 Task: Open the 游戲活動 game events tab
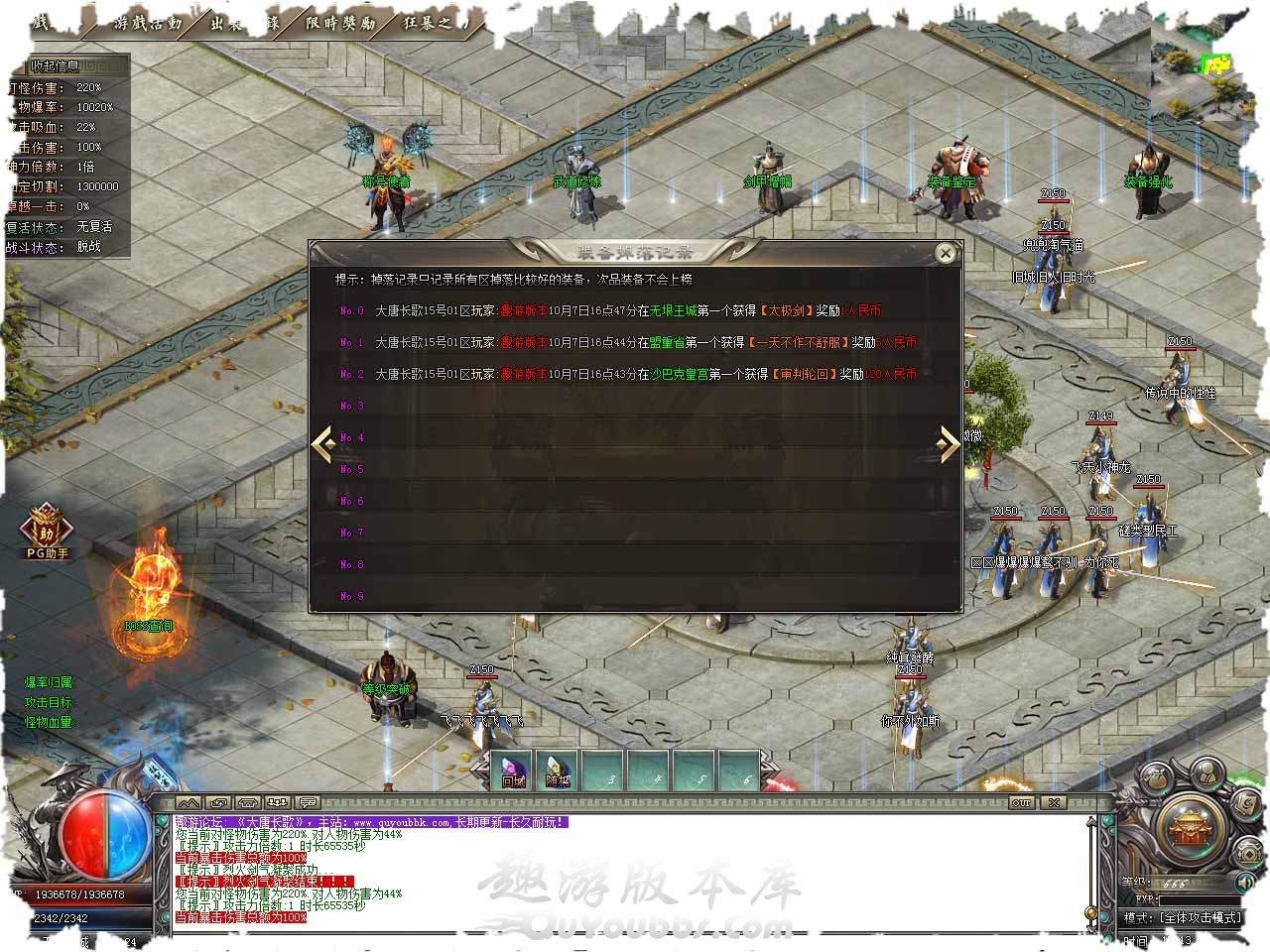coord(148,23)
